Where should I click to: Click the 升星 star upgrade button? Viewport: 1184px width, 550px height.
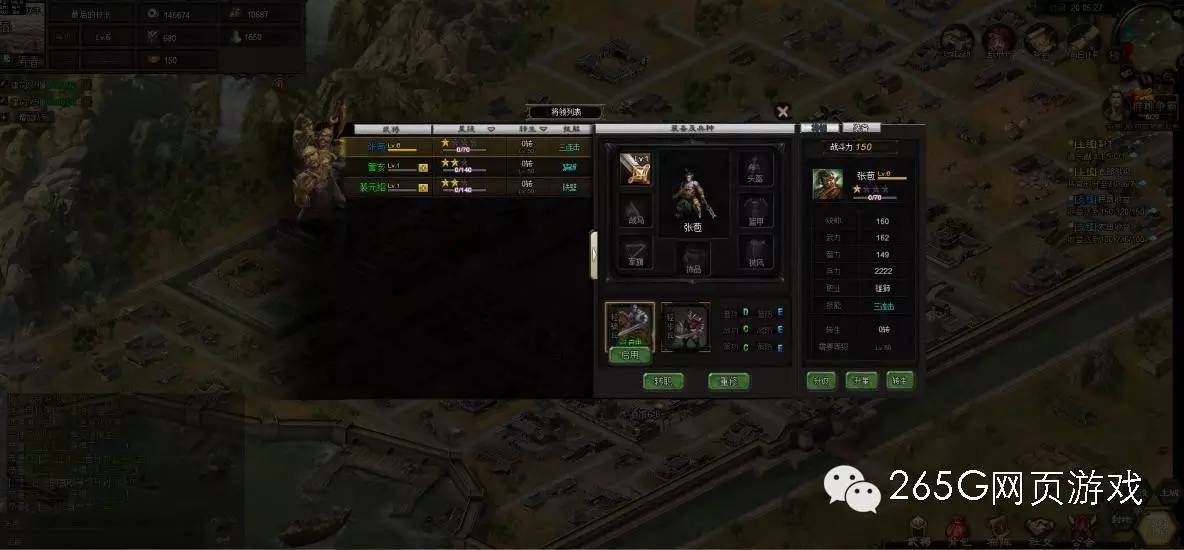coord(860,380)
